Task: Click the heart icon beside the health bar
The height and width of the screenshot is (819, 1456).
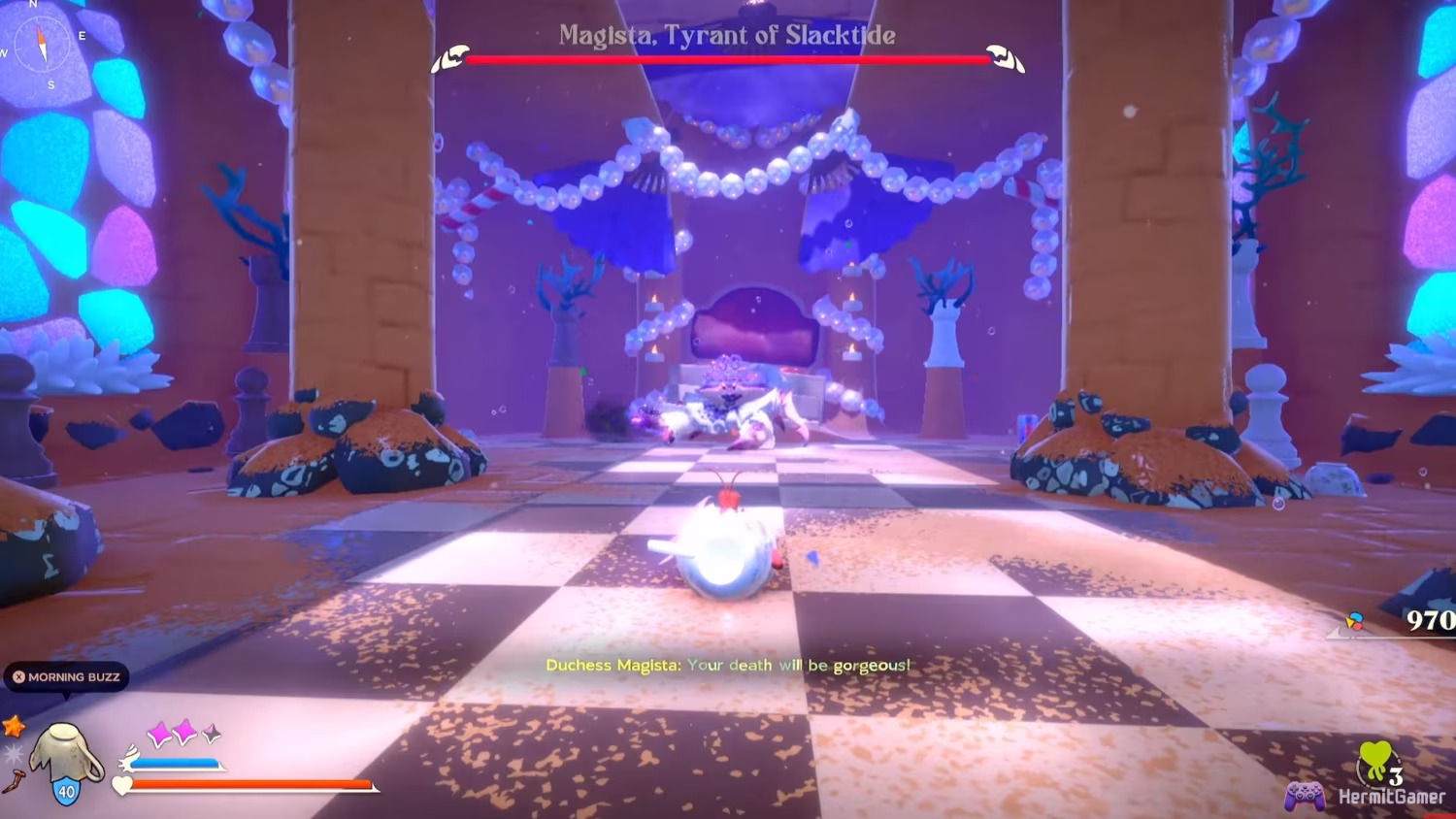Action: [121, 786]
